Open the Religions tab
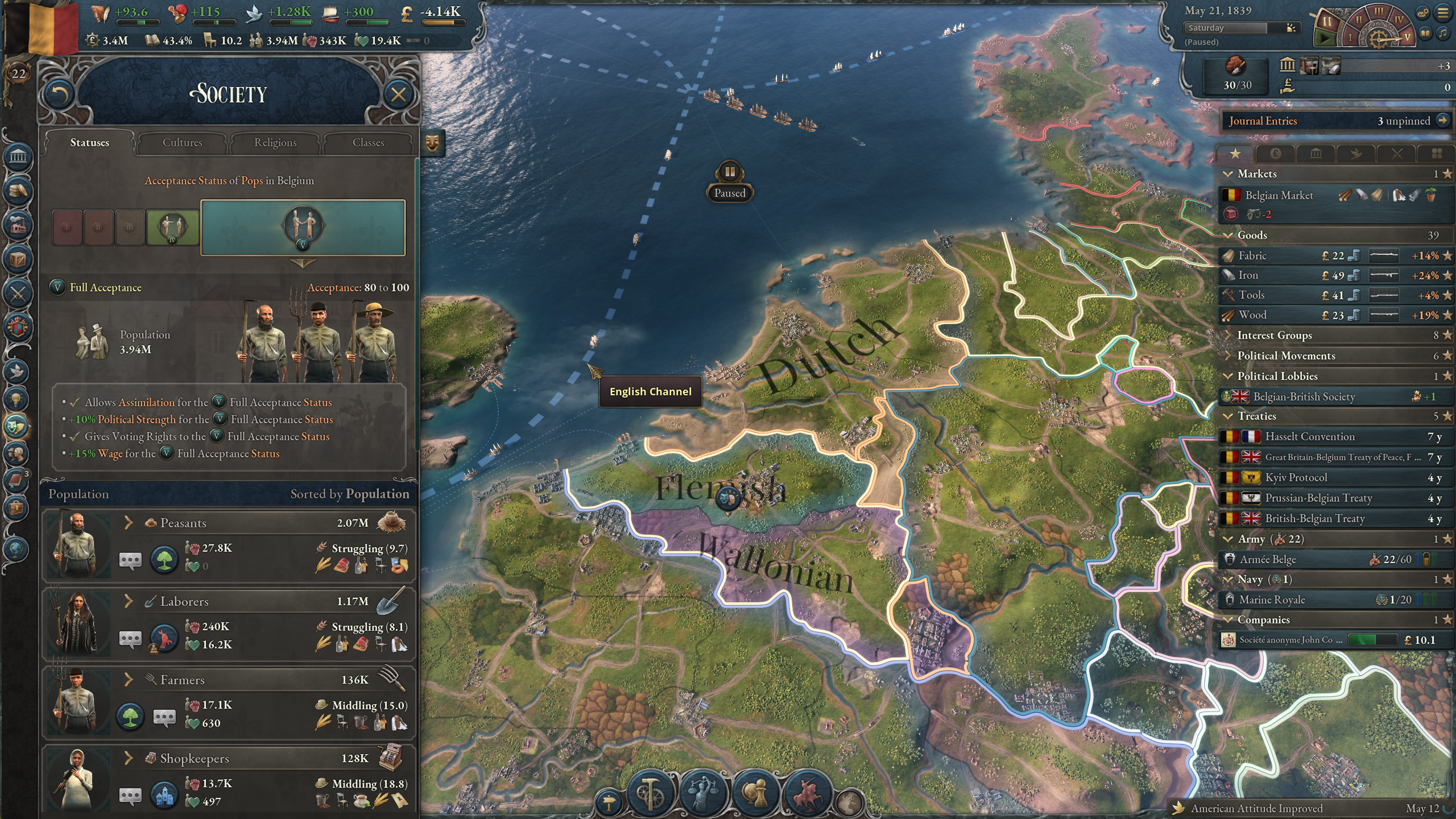 (275, 143)
